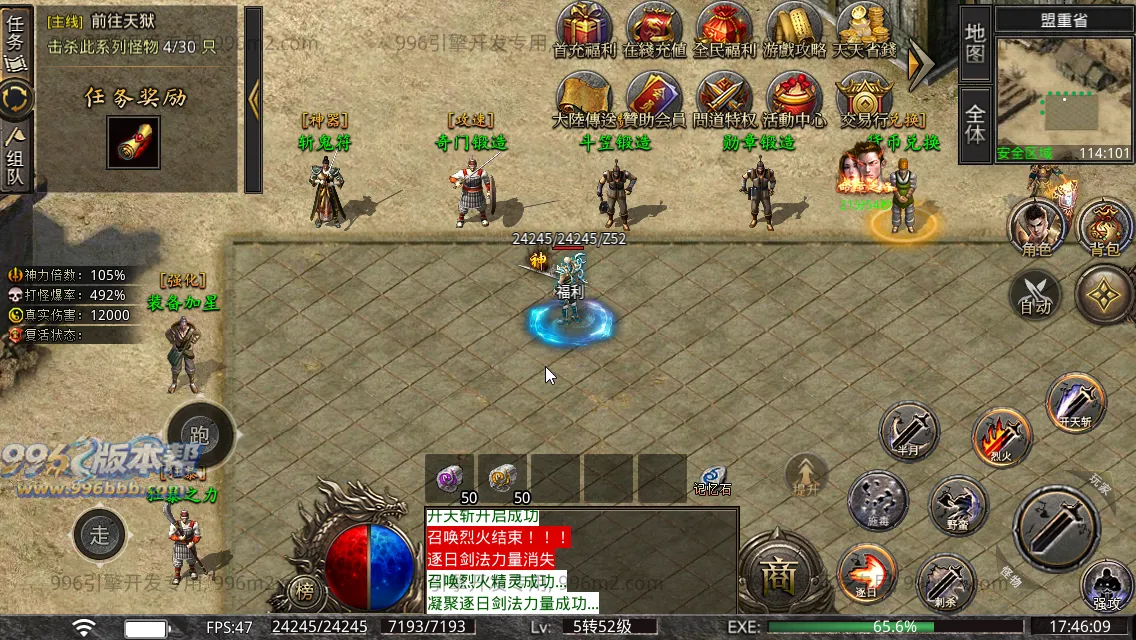Activate the 烈火 fire sword skill
Screen dimensions: 1136x640
(x=1001, y=436)
